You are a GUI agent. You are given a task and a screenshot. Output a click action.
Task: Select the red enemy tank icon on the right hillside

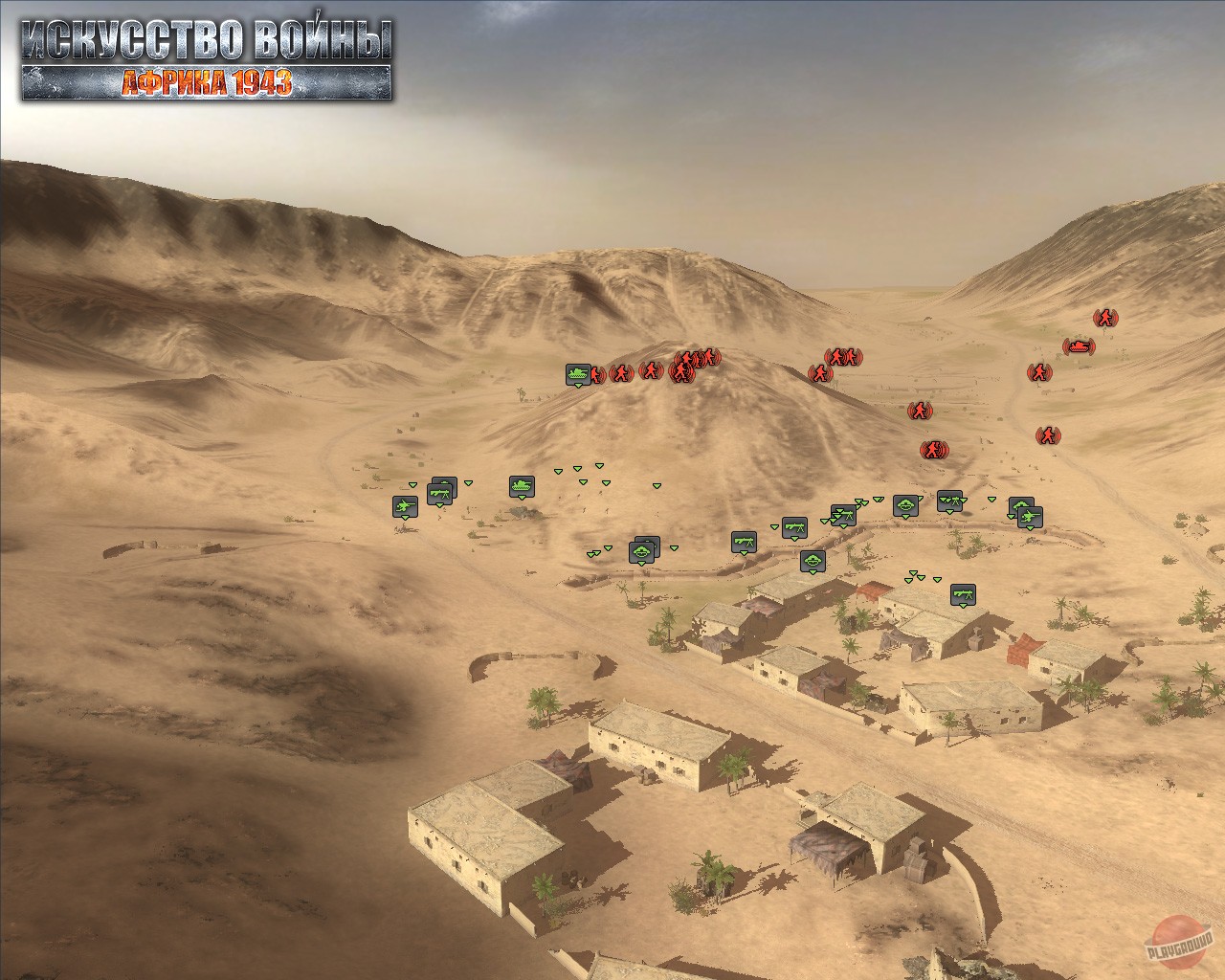pyautogui.click(x=1079, y=346)
